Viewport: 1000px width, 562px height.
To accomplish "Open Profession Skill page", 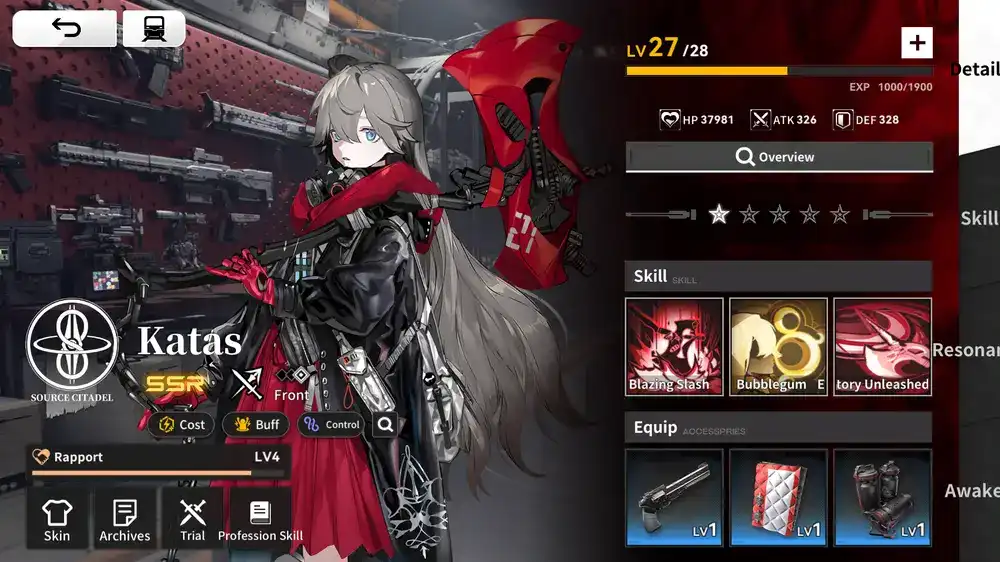I will tap(261, 519).
